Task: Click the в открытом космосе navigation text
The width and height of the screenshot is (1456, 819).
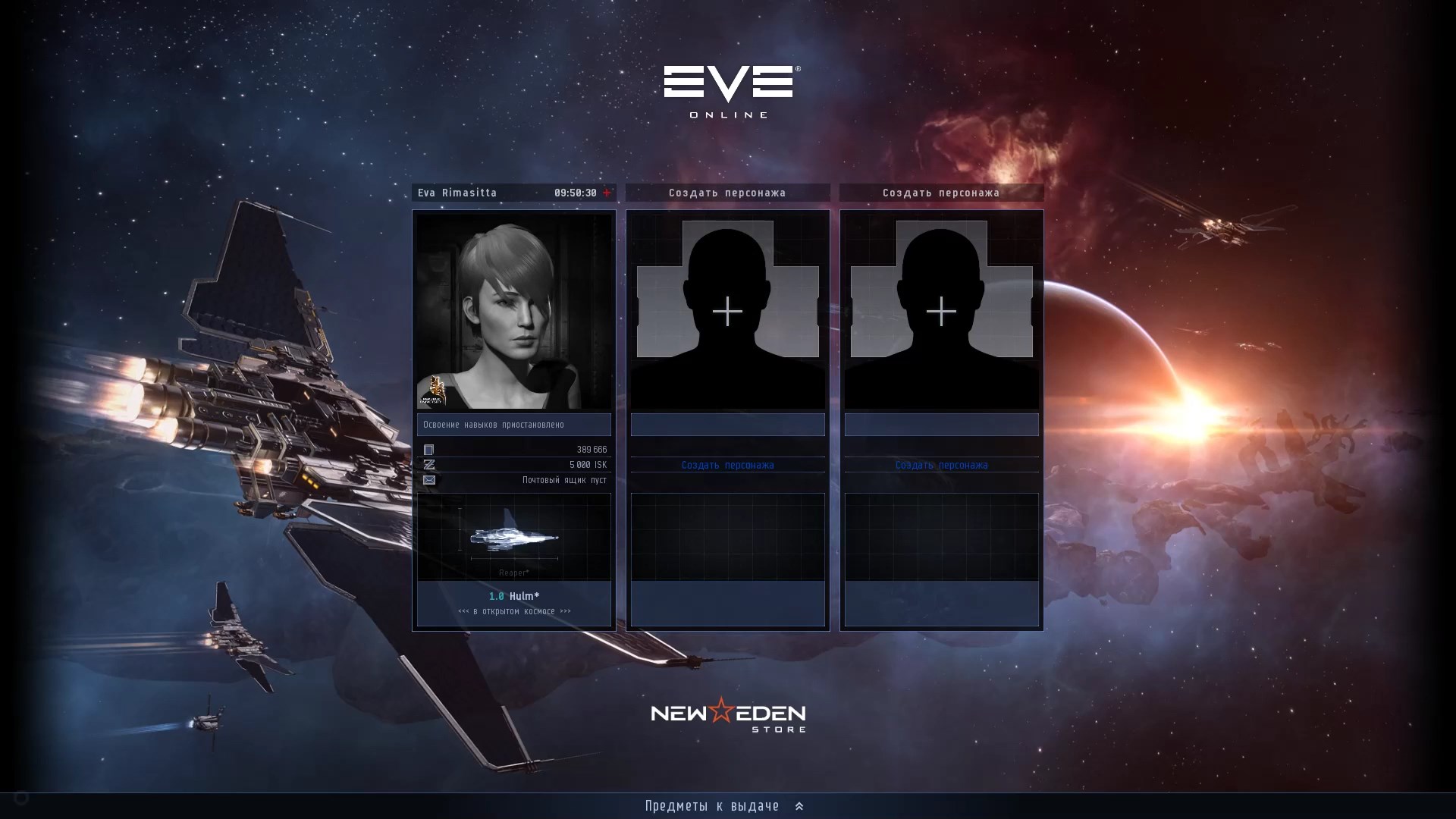Action: click(514, 610)
